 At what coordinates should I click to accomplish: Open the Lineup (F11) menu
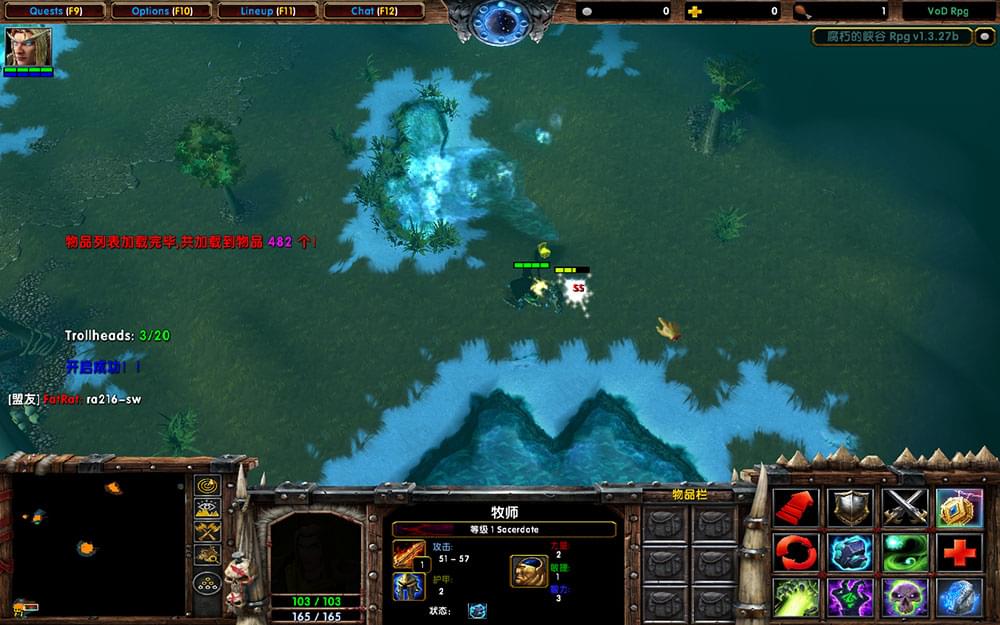[x=268, y=11]
